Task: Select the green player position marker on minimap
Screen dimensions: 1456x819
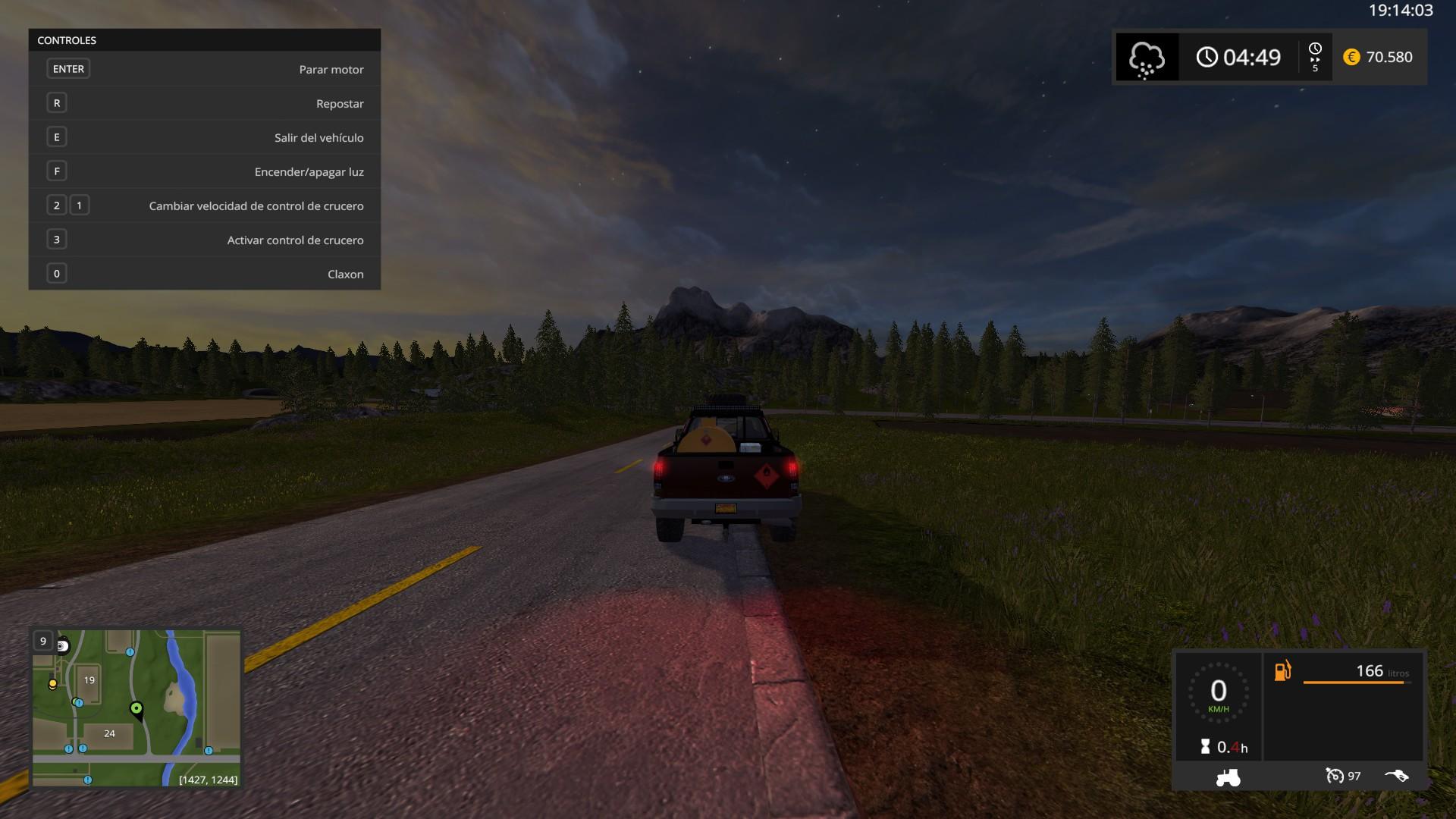Action: tap(136, 709)
